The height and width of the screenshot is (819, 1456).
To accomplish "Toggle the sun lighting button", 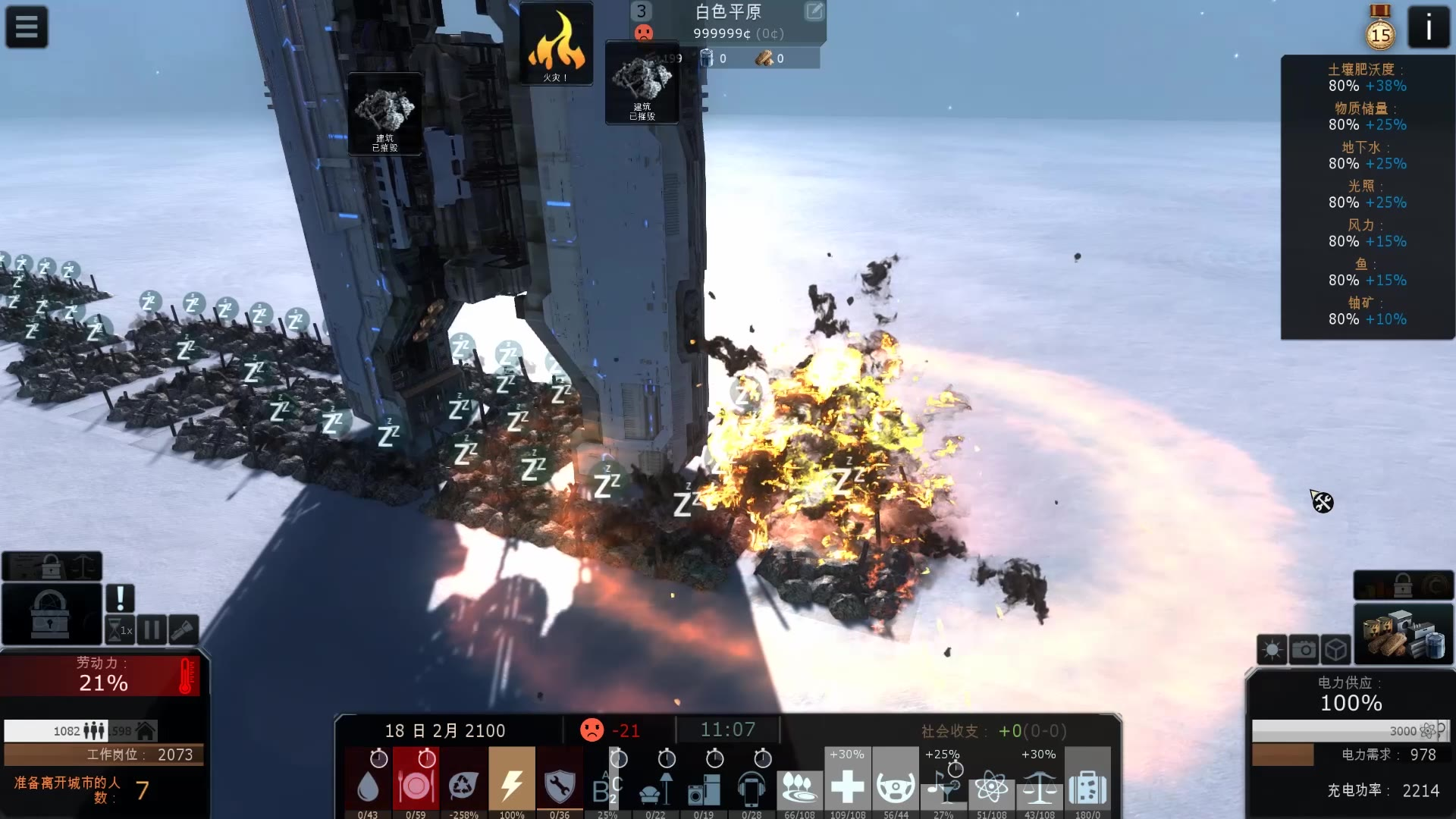I will (x=1272, y=650).
